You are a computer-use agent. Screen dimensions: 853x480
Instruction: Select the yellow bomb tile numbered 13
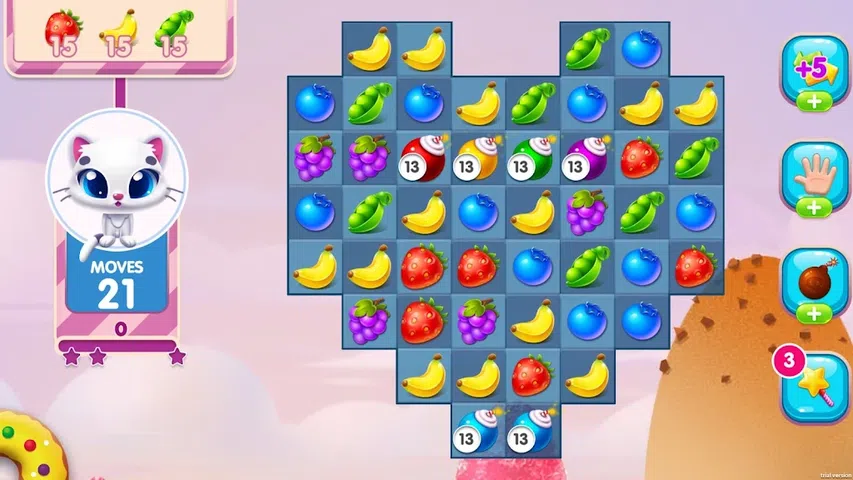477,155
